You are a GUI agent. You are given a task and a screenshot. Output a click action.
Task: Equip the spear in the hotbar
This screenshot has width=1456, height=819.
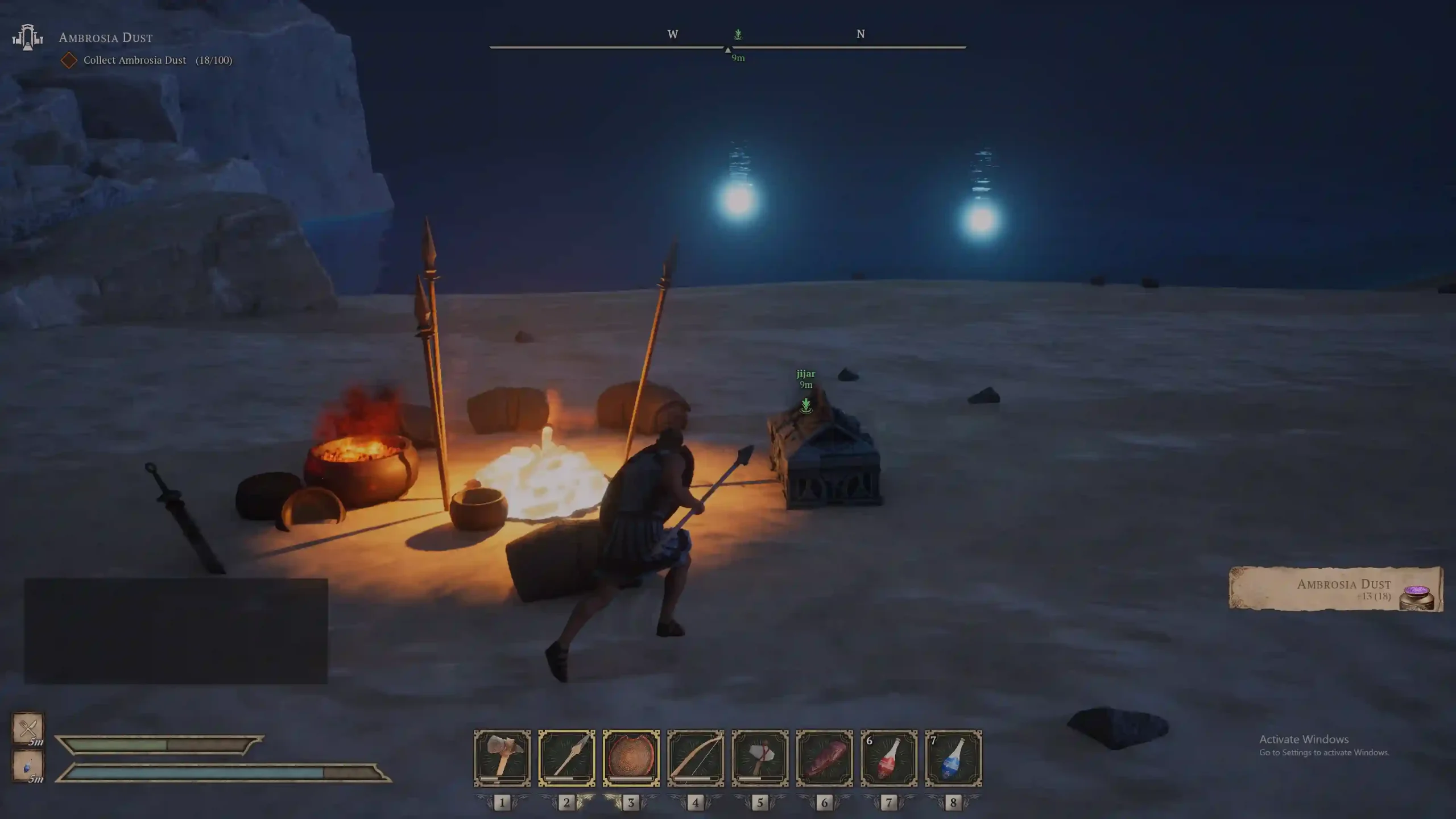tap(566, 758)
